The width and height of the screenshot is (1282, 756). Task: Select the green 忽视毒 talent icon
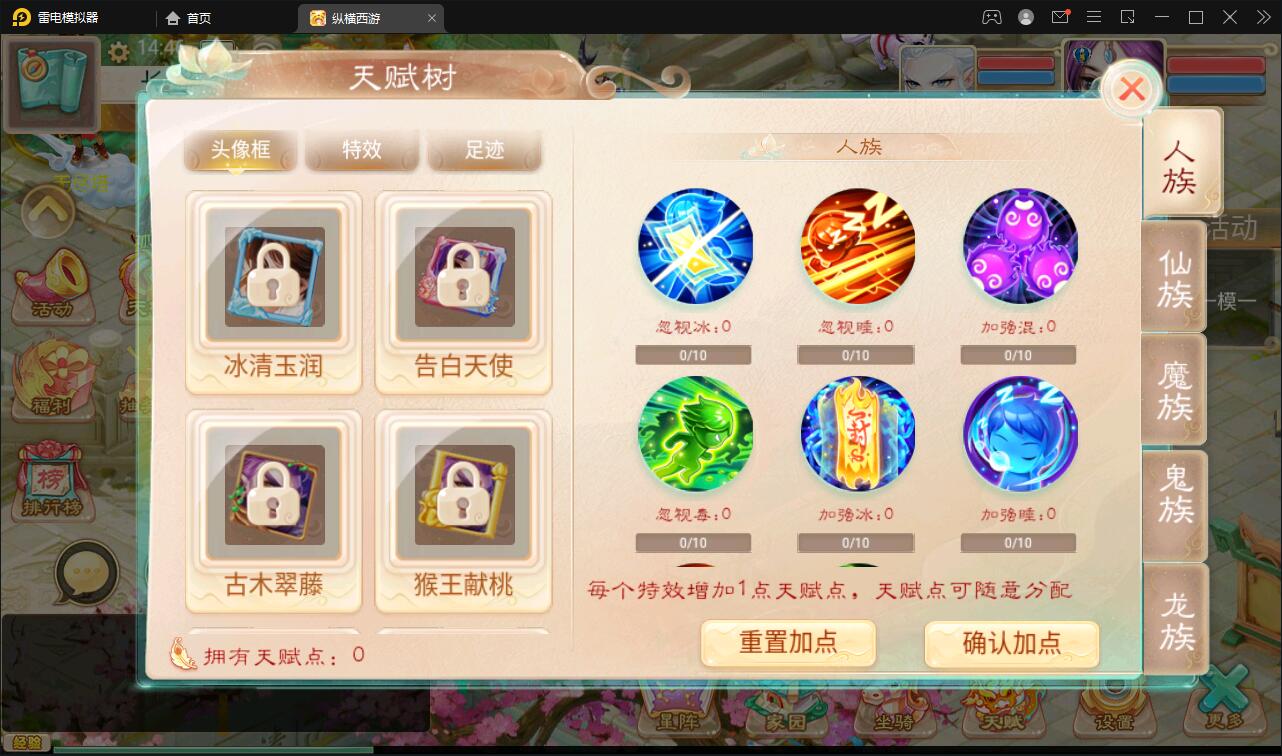(695, 433)
